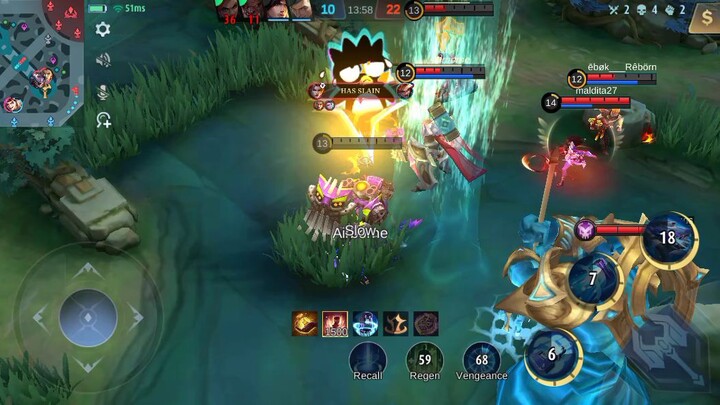Cast the Vengeance battle spell

482,359
